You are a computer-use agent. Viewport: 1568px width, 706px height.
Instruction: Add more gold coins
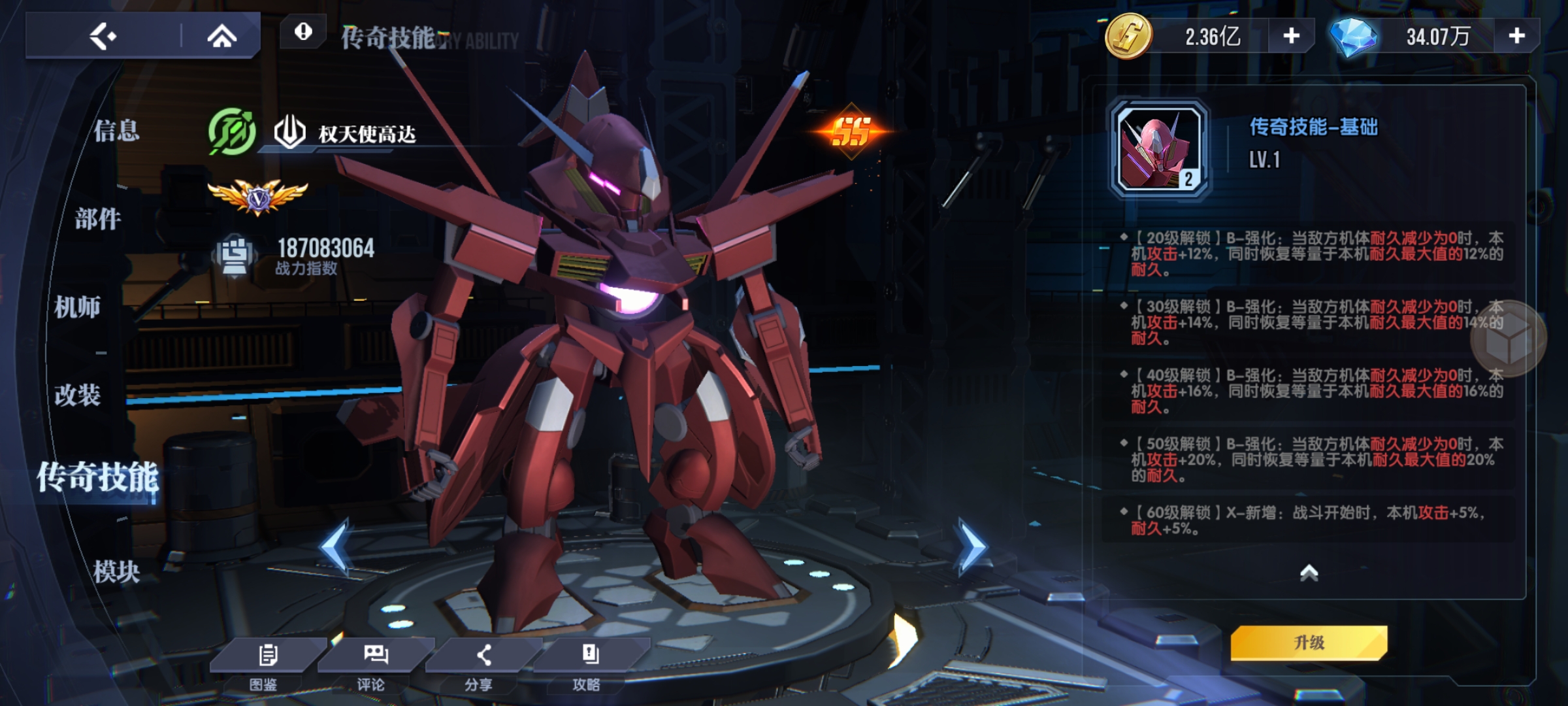coord(1291,36)
